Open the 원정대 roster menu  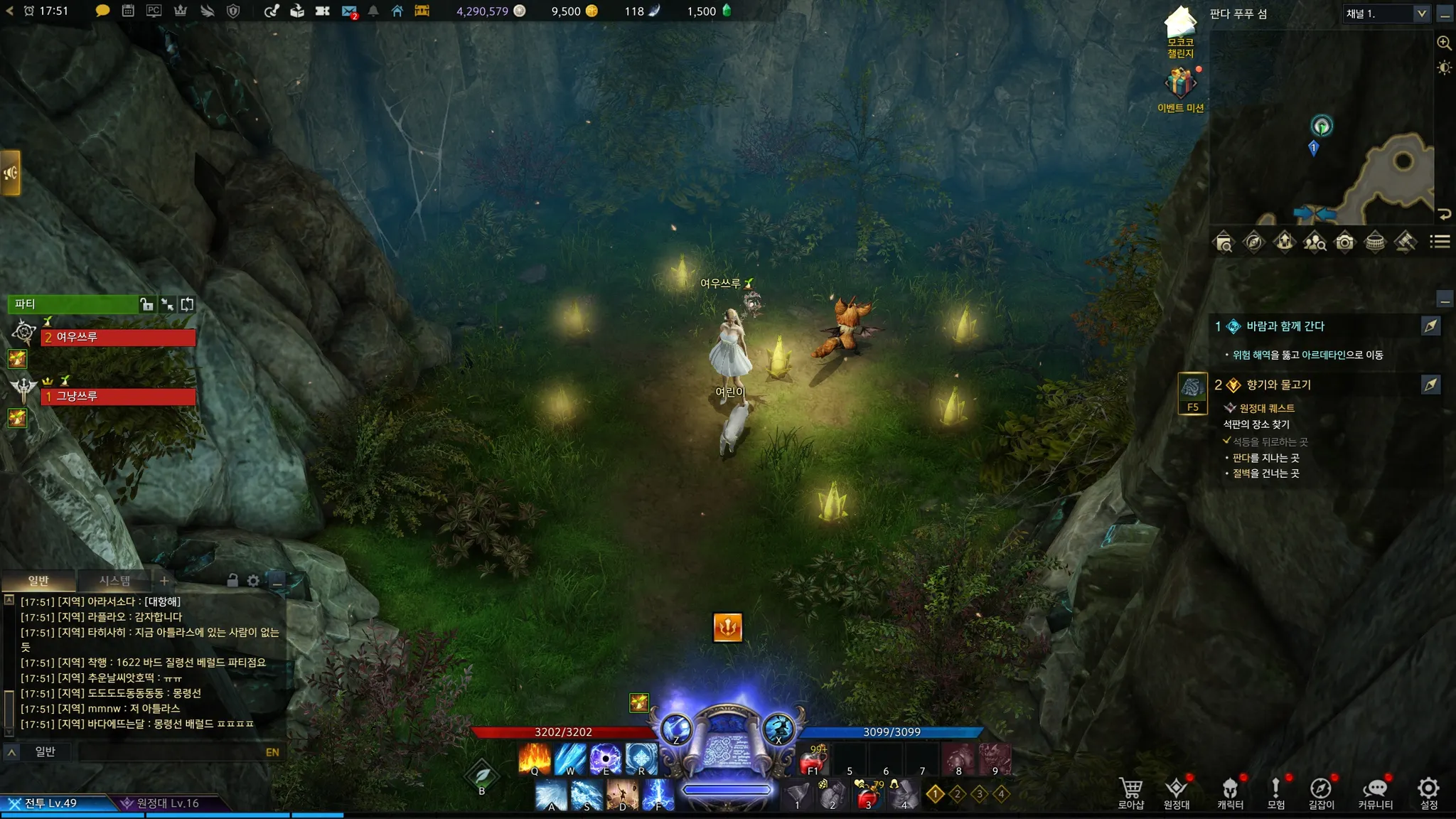(x=1176, y=792)
